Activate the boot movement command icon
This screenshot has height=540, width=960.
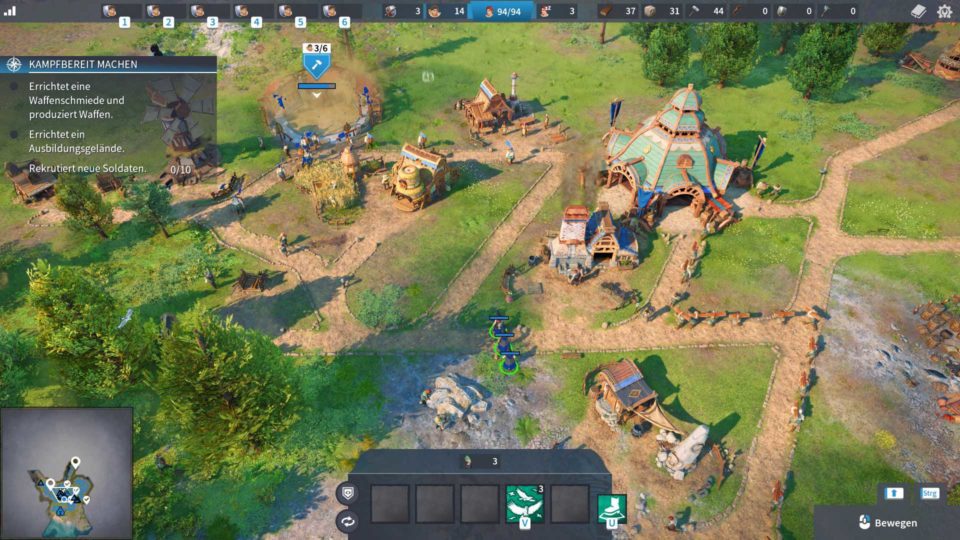click(611, 507)
